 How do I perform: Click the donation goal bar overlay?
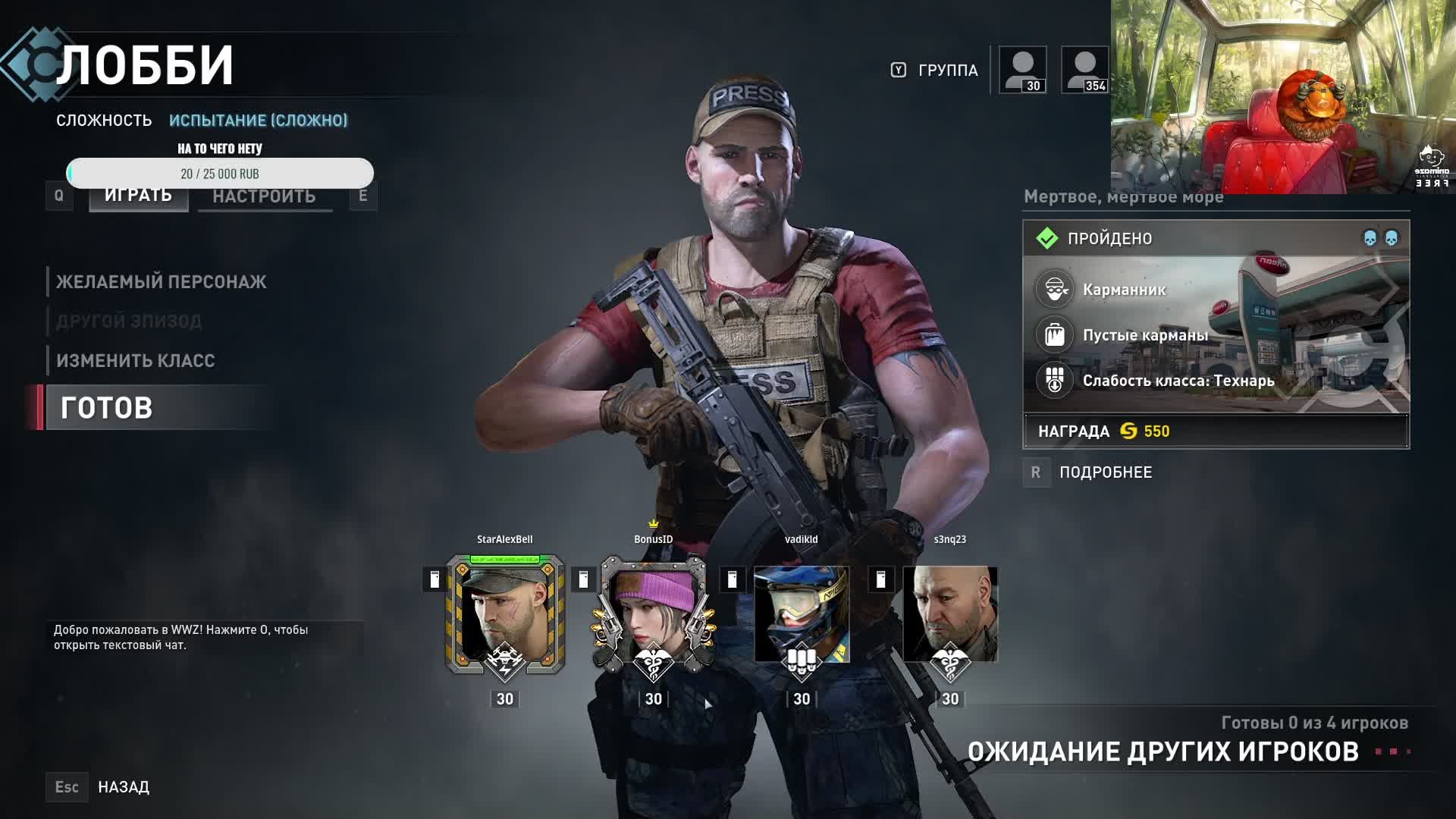pos(220,173)
